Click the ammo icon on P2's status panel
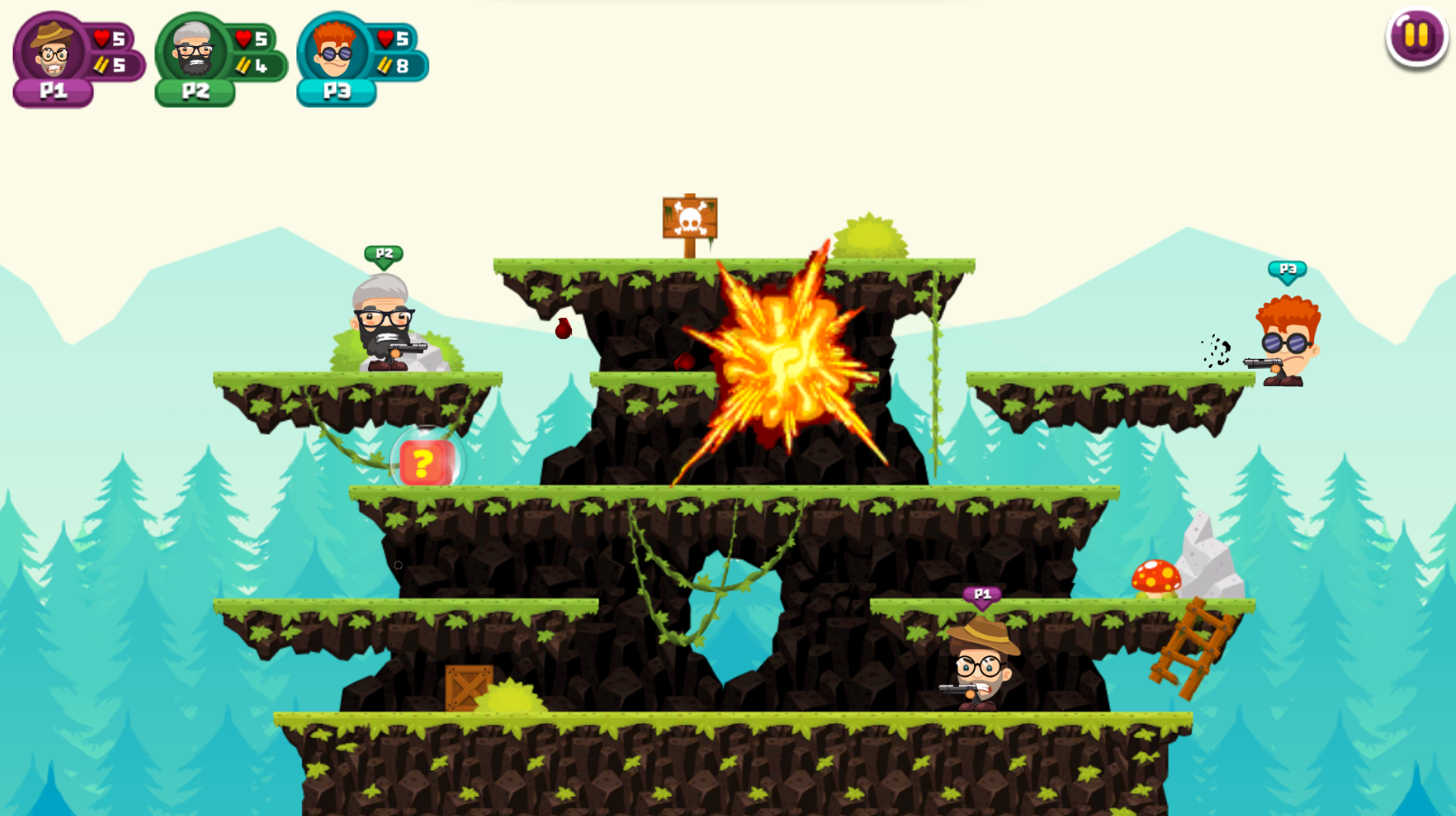1456x816 pixels. click(x=241, y=64)
